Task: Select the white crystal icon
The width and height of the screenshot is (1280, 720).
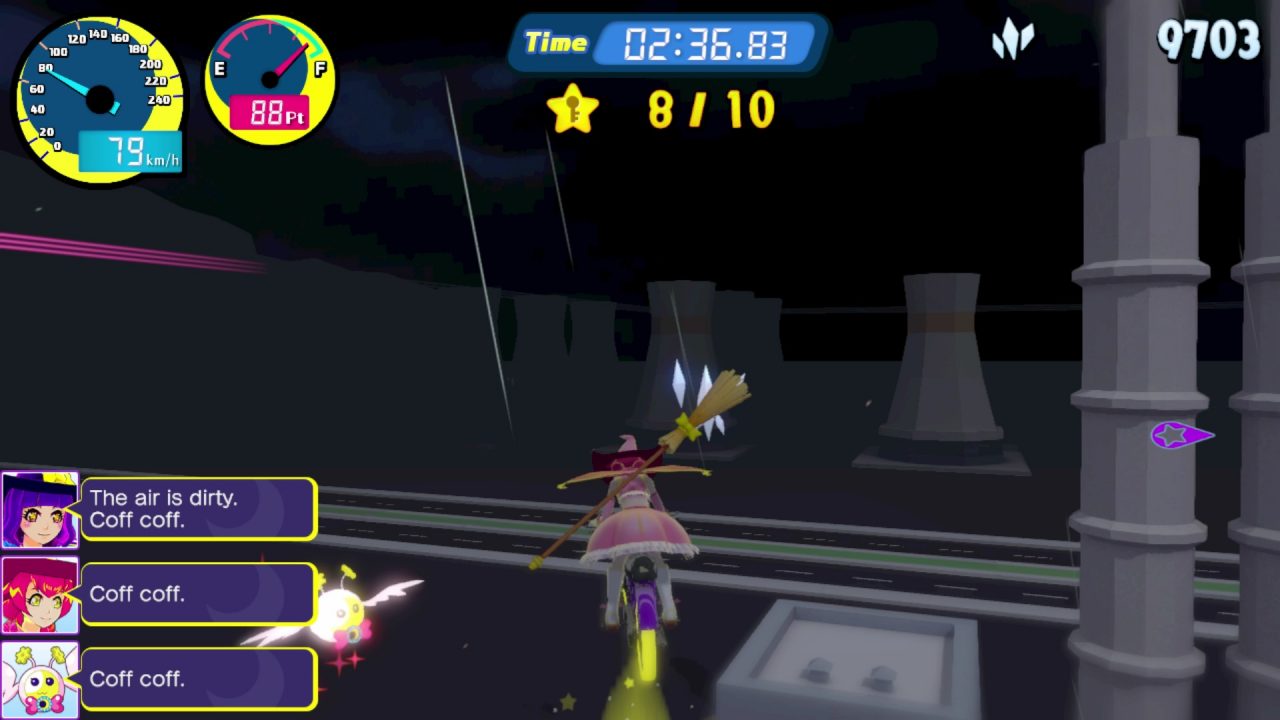Action: coord(1012,42)
